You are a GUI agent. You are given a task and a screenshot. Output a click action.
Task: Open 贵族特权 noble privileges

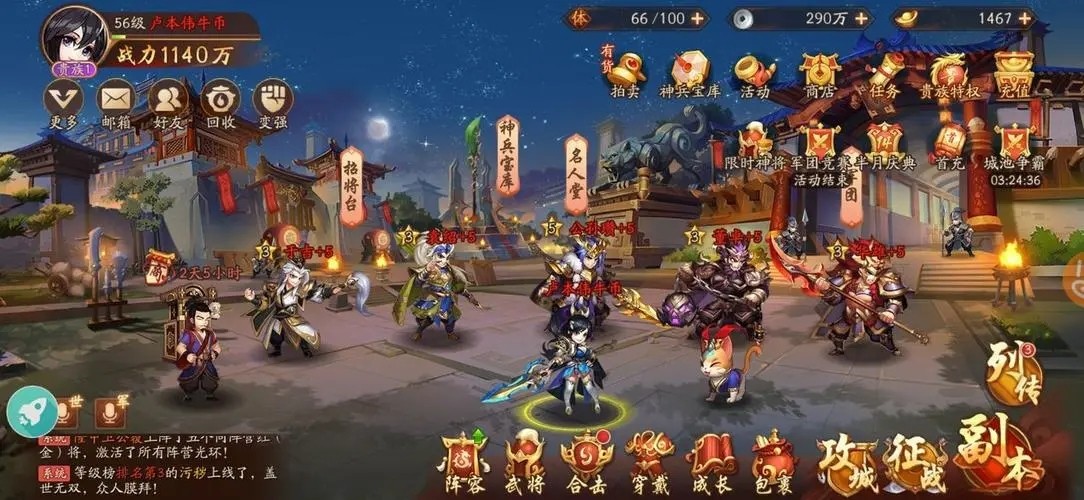(949, 72)
